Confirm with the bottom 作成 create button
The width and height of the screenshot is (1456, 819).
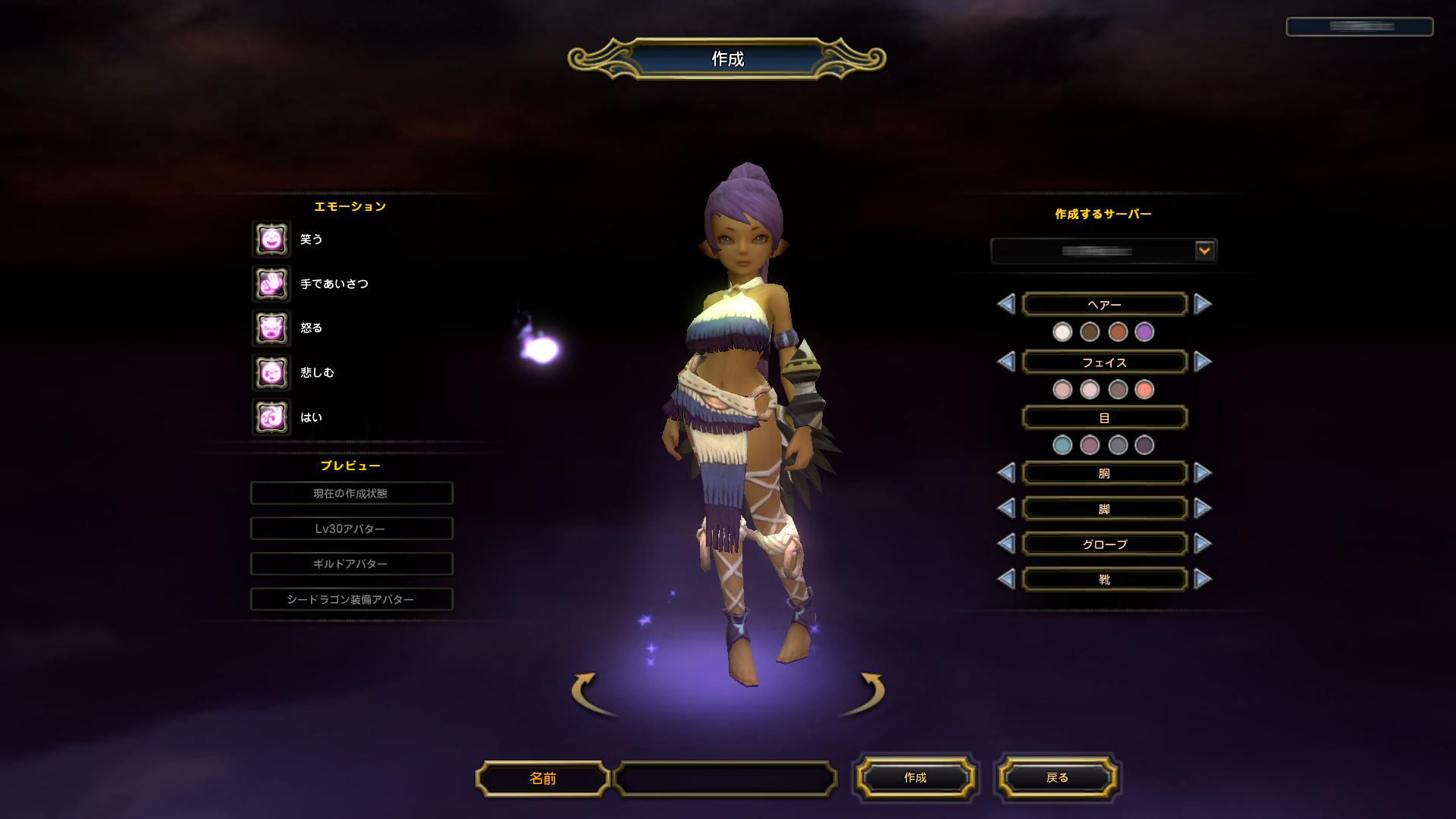[x=915, y=777]
